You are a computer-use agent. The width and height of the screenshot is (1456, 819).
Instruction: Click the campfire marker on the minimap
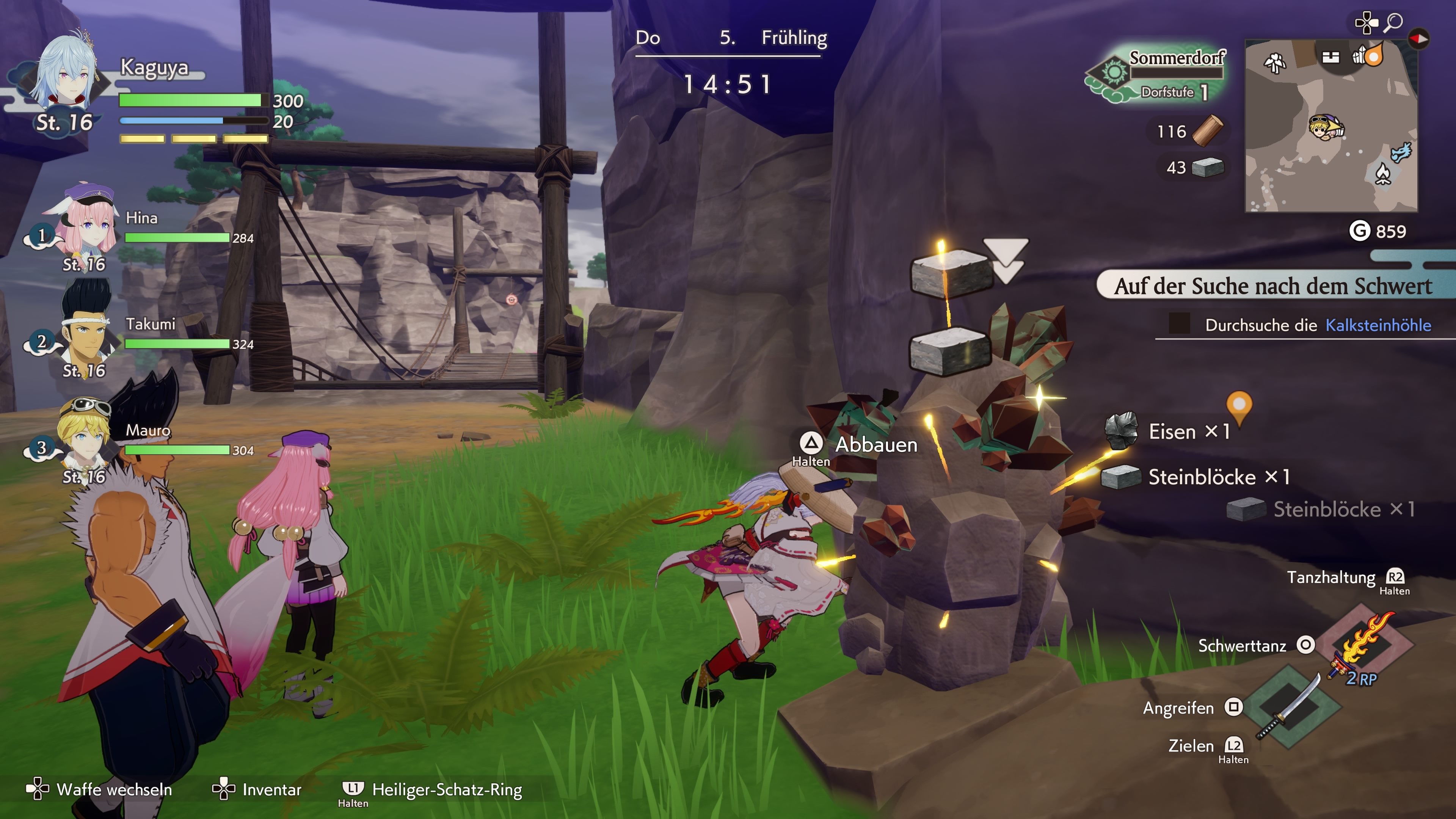pyautogui.click(x=1382, y=174)
